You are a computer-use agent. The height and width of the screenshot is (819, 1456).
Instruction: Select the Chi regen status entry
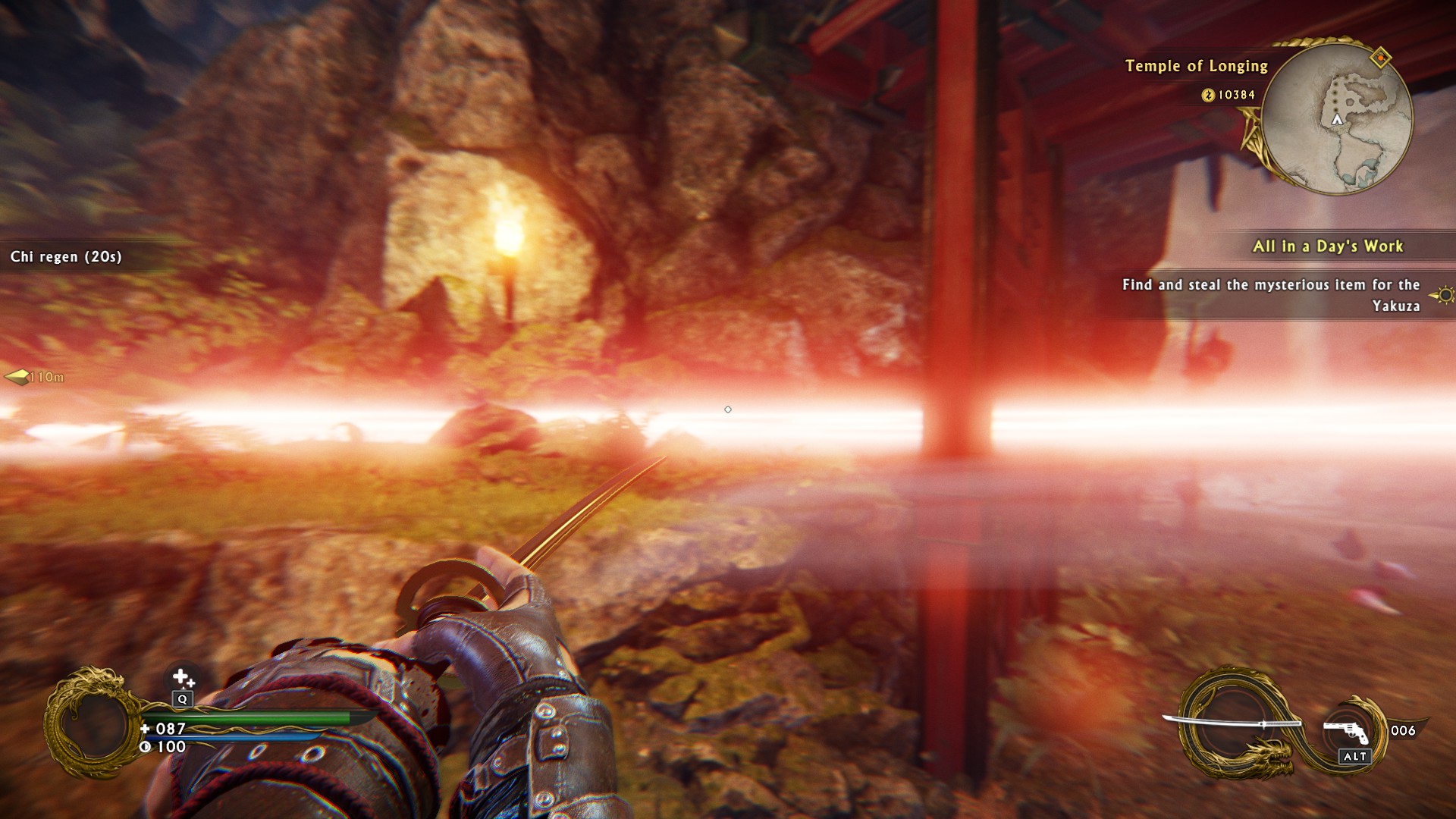click(66, 257)
